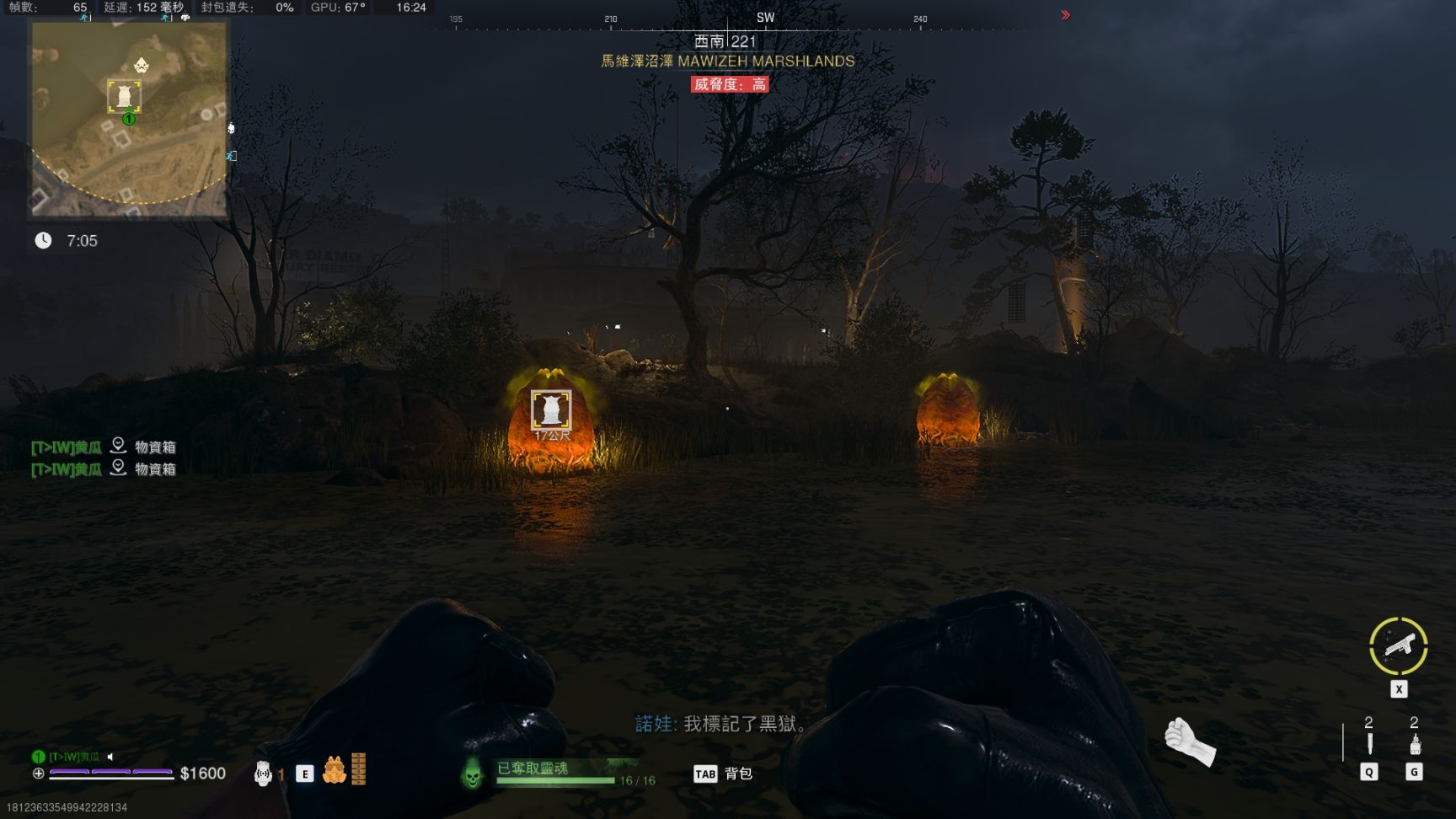The height and width of the screenshot is (819, 1456).
Task: Click the white field upgrade icon
Action: click(263, 773)
